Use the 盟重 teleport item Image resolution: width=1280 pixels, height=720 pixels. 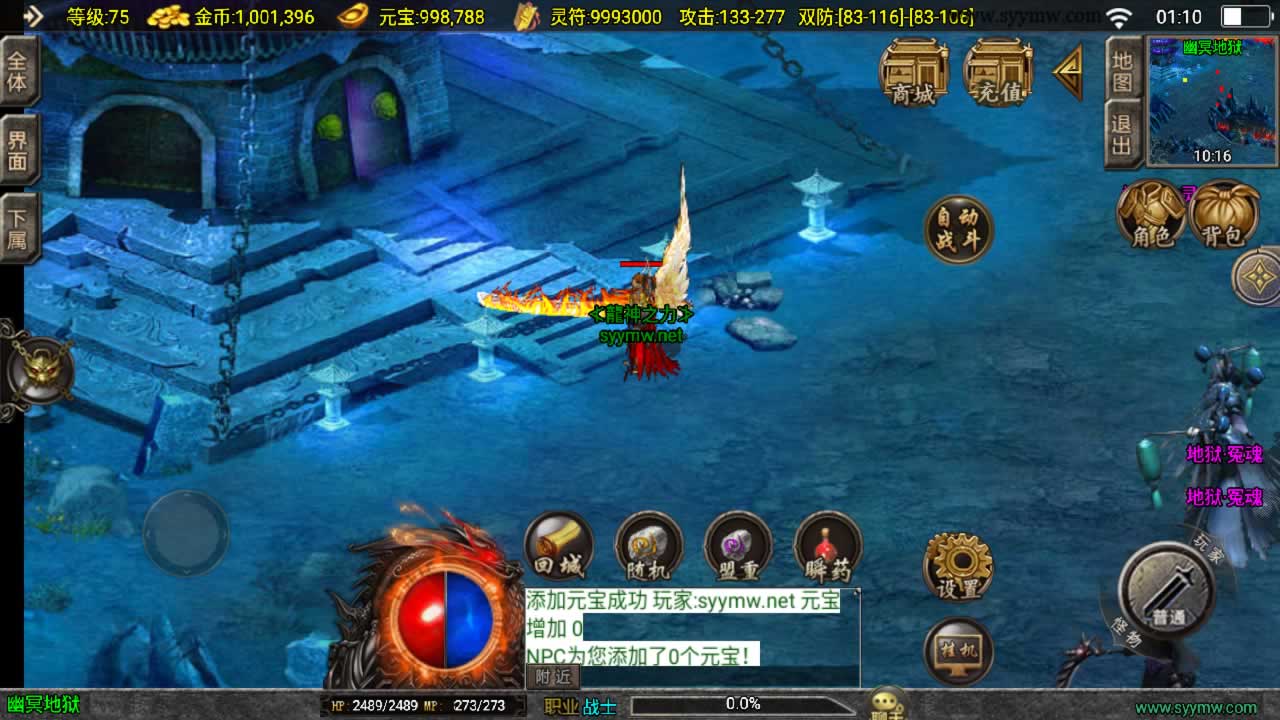pyautogui.click(x=738, y=547)
